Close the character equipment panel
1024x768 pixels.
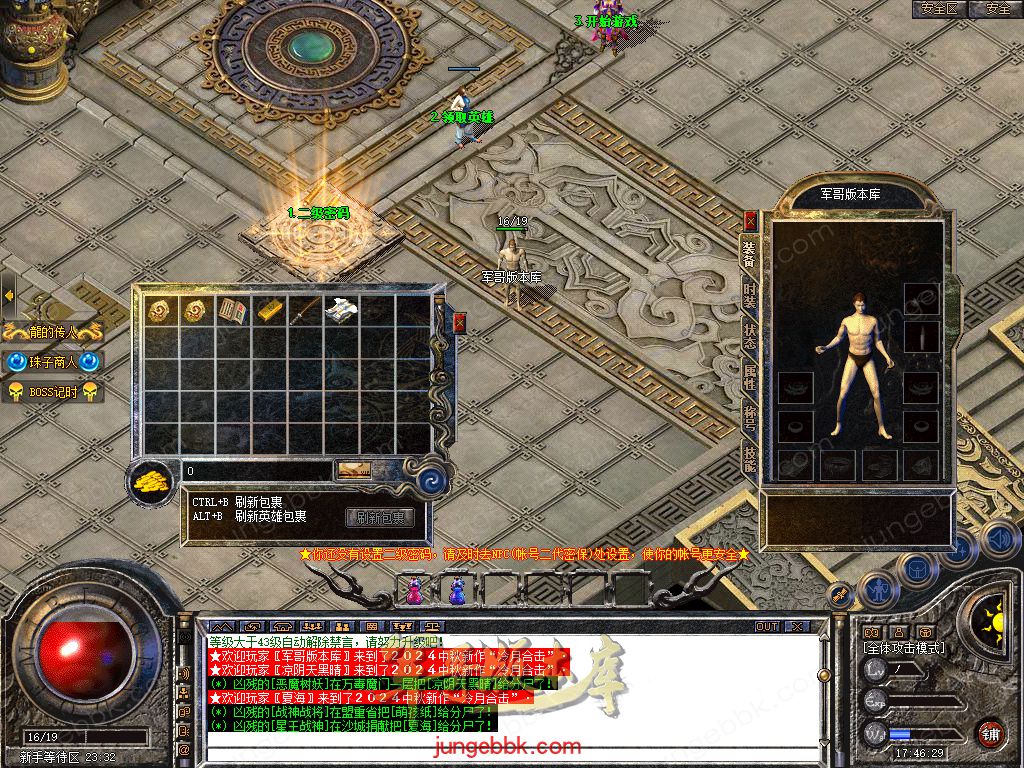pyautogui.click(x=750, y=222)
